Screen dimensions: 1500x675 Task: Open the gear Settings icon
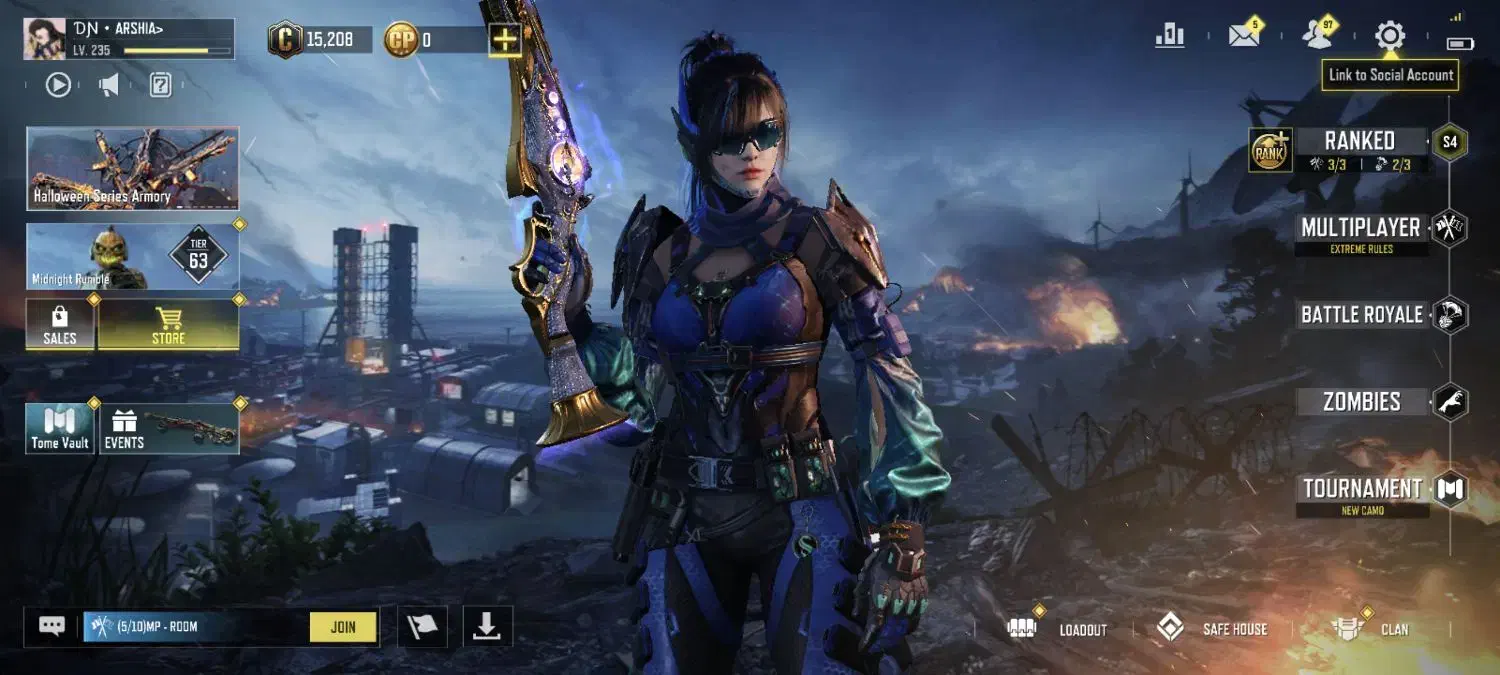point(1389,37)
